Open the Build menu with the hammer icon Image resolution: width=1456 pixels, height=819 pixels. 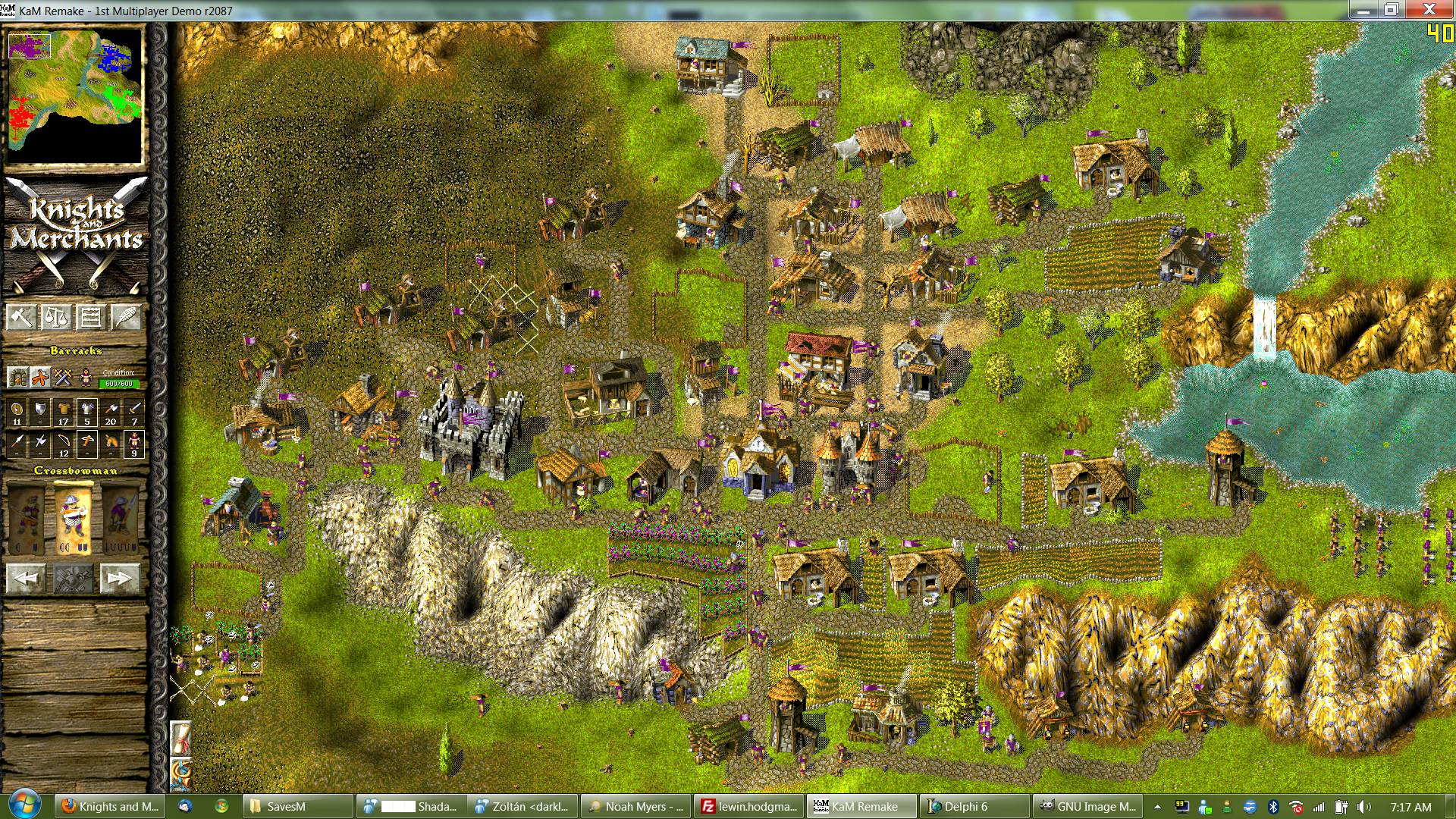20,316
